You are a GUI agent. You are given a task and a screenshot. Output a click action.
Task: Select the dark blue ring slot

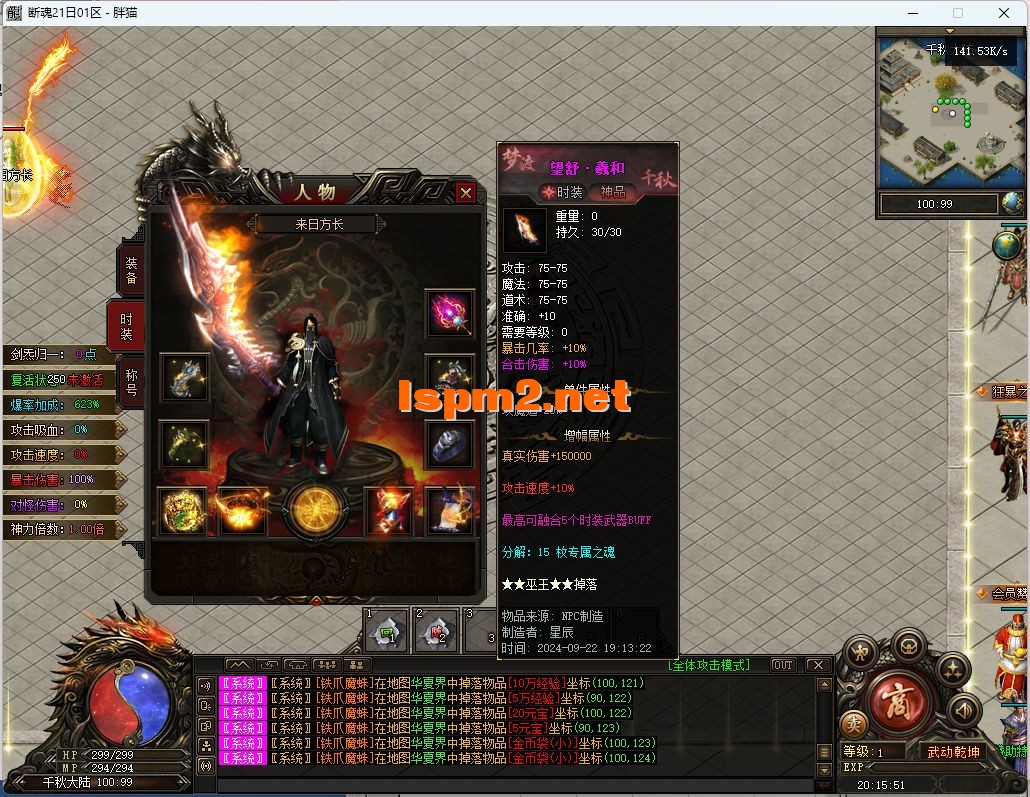pos(449,444)
